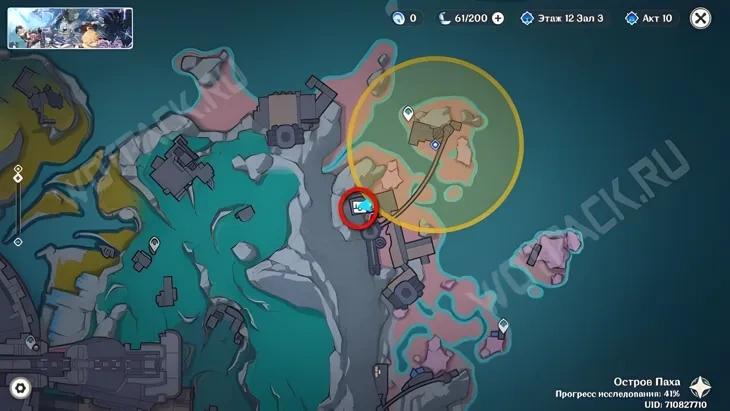Add Original Resin with the plus button
Screen dimensions: 730x411
[x=498, y=18]
